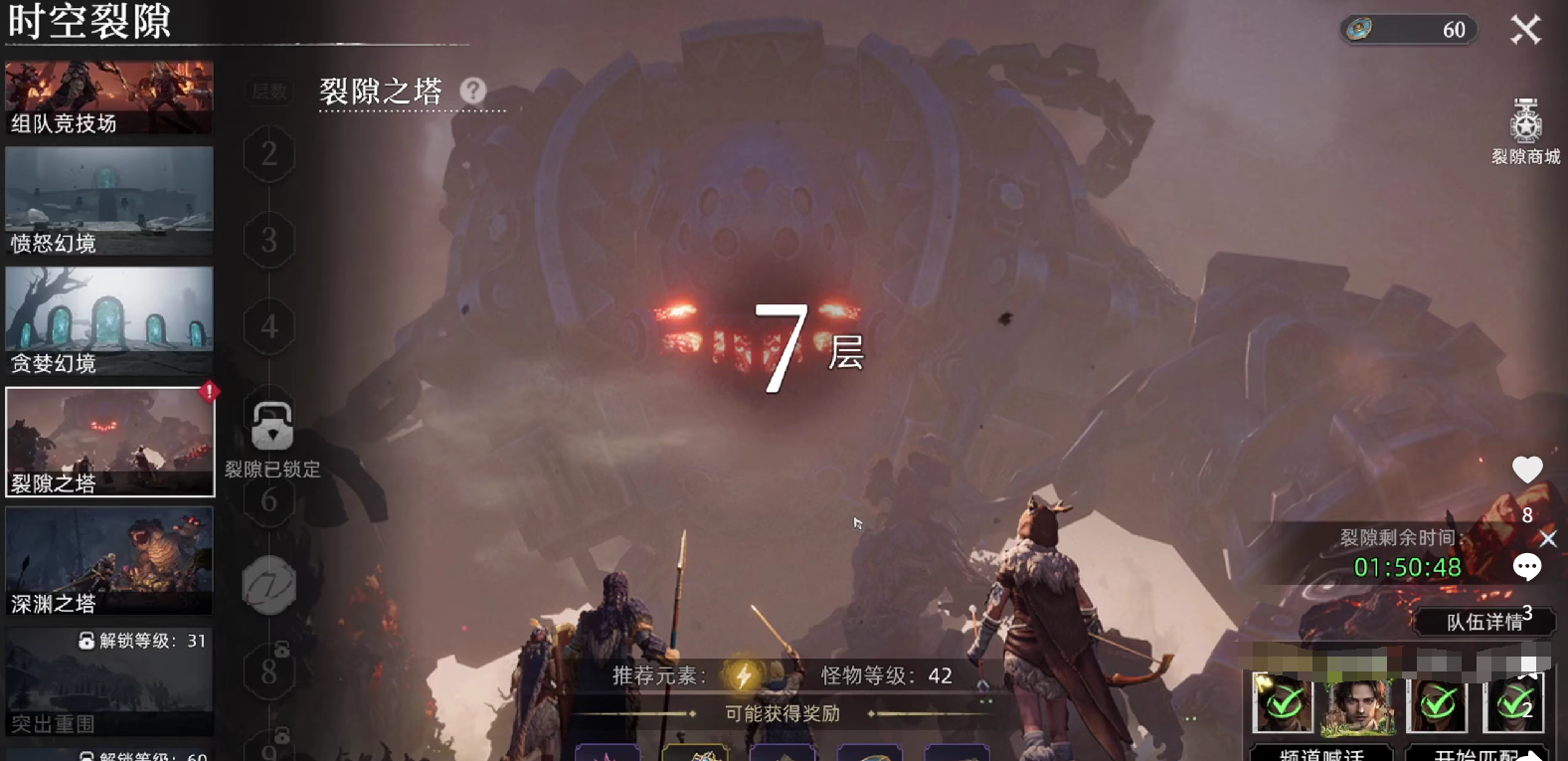Select the 裂隙之塔 mode
Screen dimensions: 1568x761
pos(109,442)
